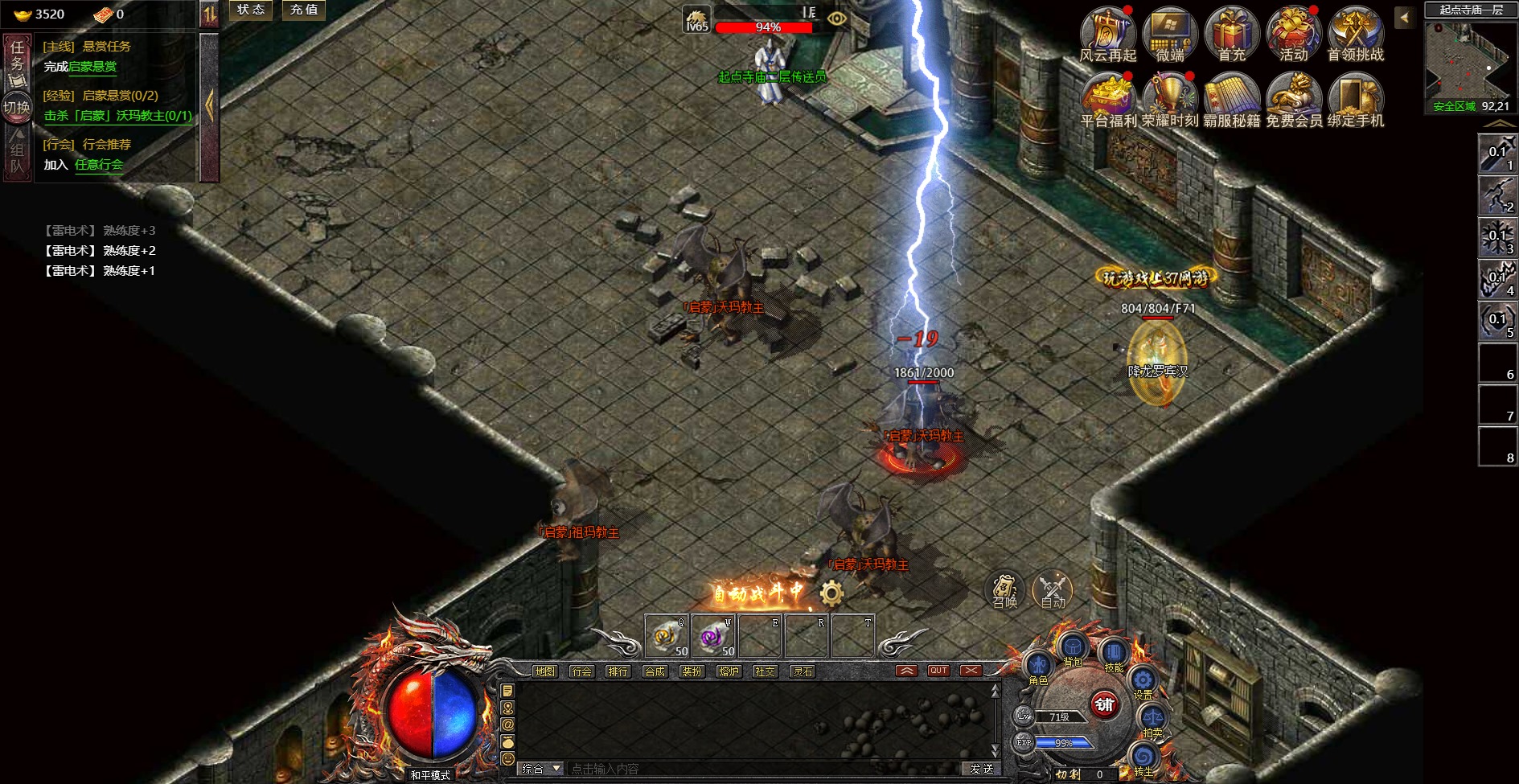Open the 设置 settings gear
This screenshot has height=784, width=1519.
pos(1143,681)
